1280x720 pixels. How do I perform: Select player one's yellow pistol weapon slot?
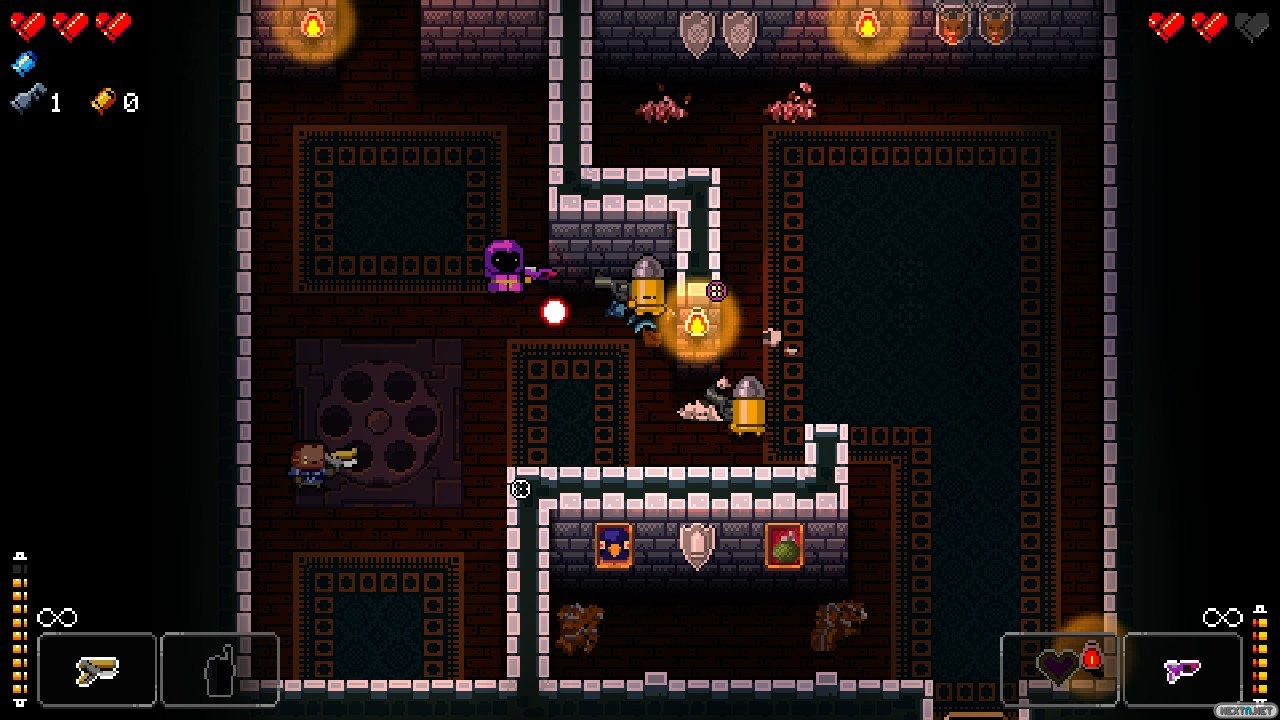pos(97,670)
